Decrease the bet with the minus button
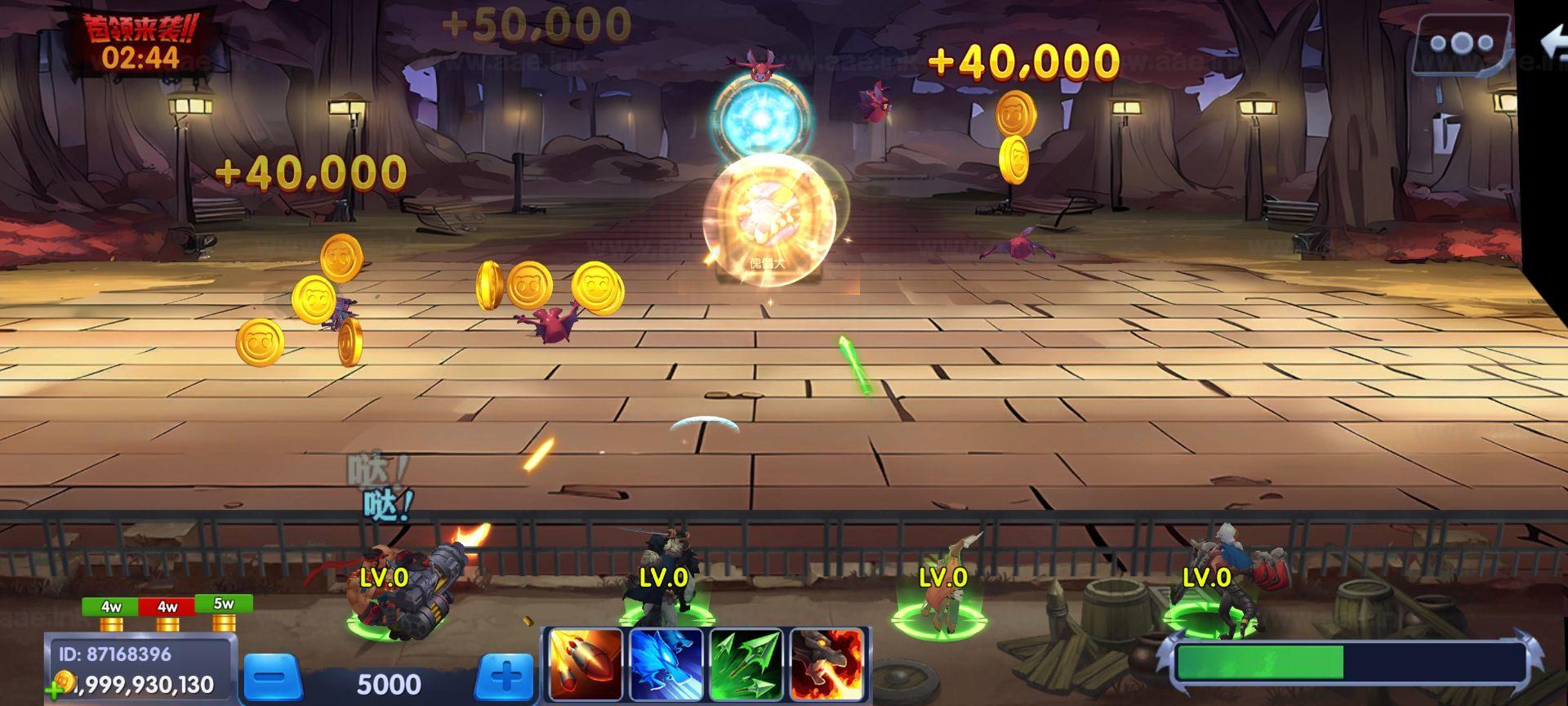1568x706 pixels. click(x=274, y=678)
